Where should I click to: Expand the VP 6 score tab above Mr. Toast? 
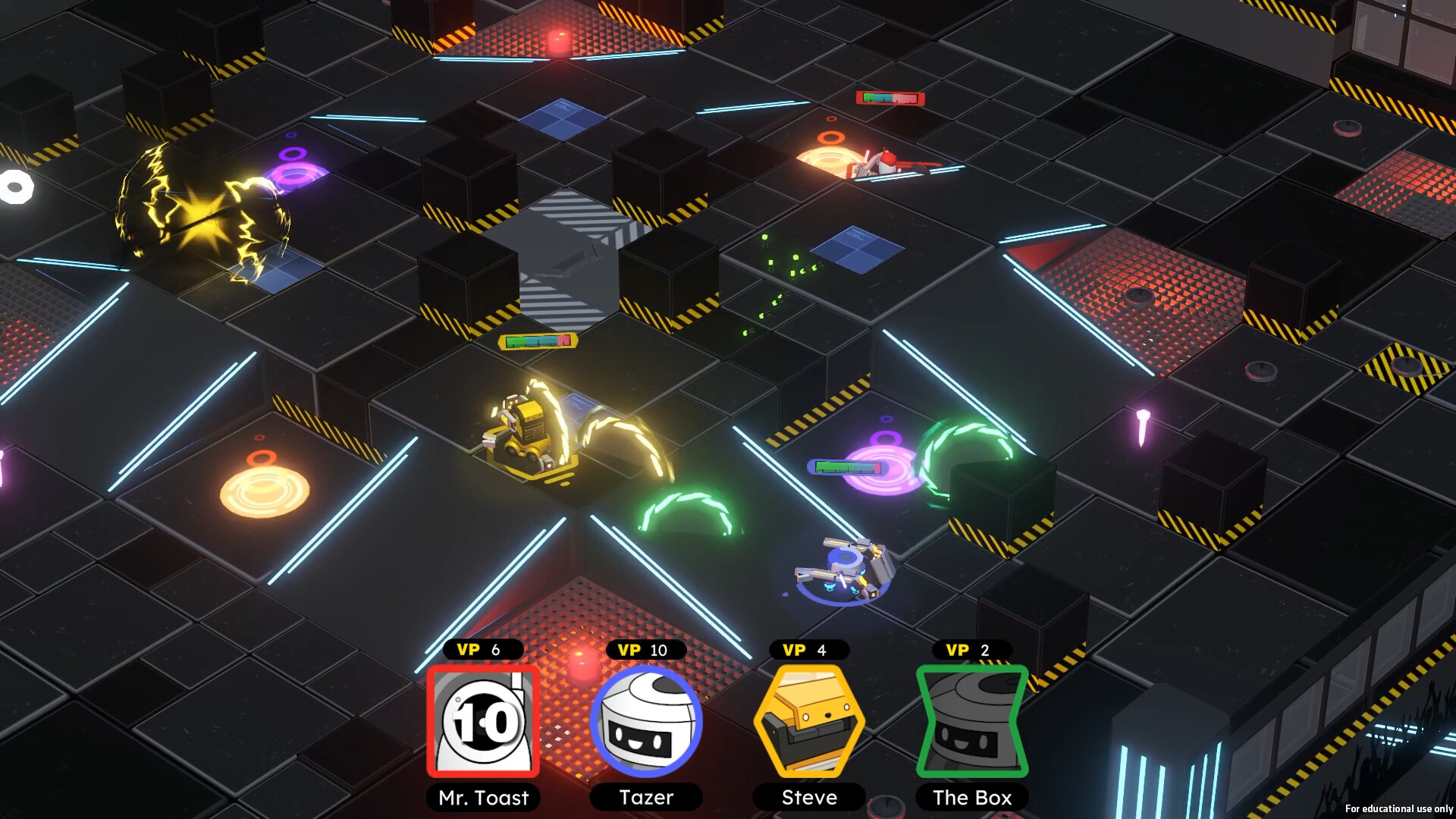(x=483, y=650)
